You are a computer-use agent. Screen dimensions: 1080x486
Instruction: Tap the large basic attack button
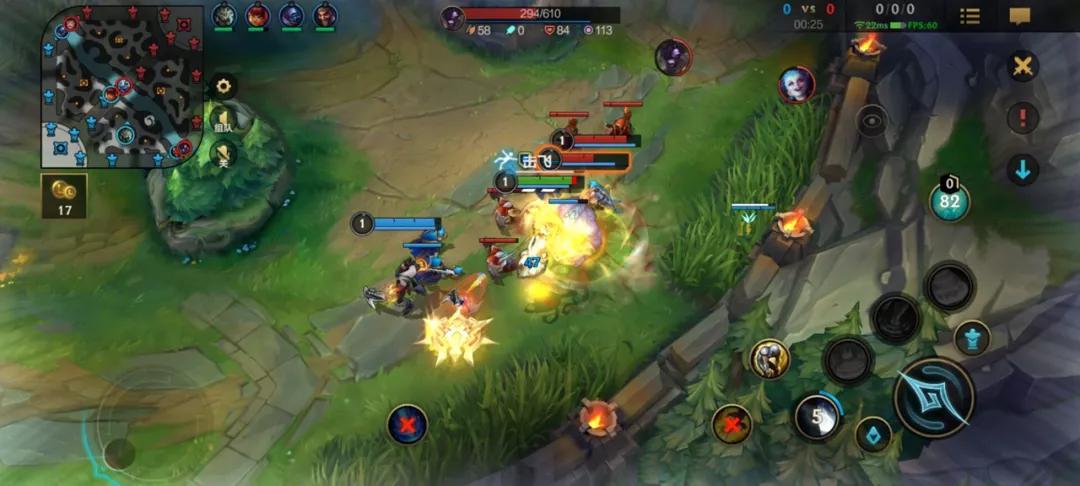tap(933, 397)
